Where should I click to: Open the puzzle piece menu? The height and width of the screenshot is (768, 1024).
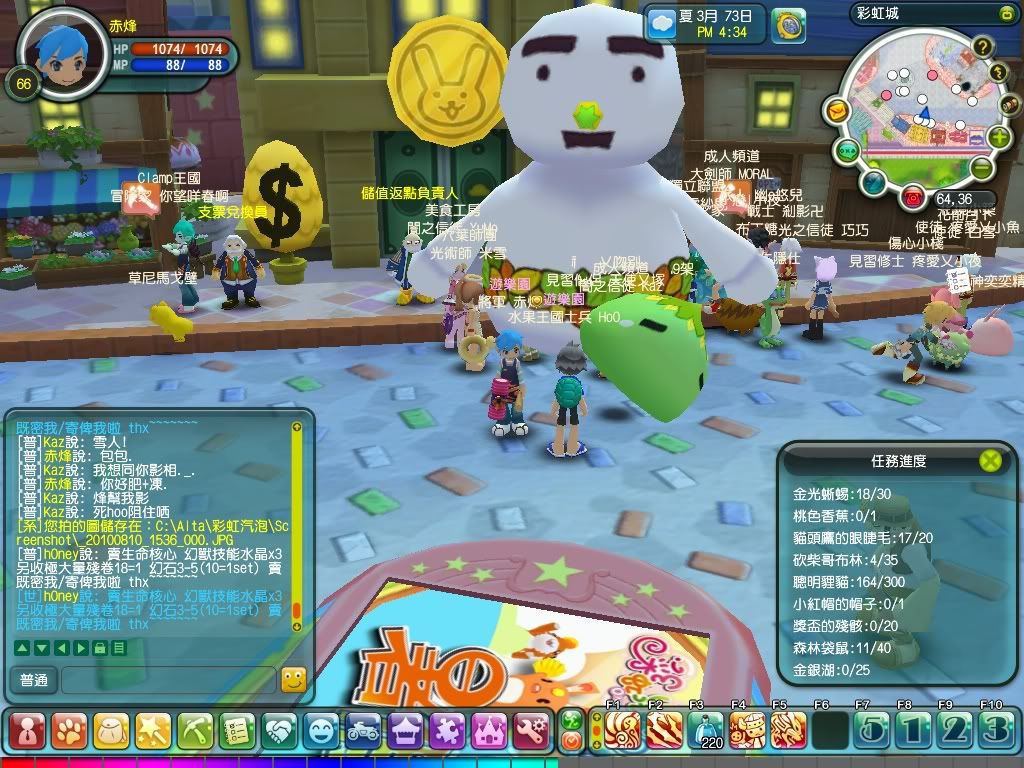coord(447,730)
